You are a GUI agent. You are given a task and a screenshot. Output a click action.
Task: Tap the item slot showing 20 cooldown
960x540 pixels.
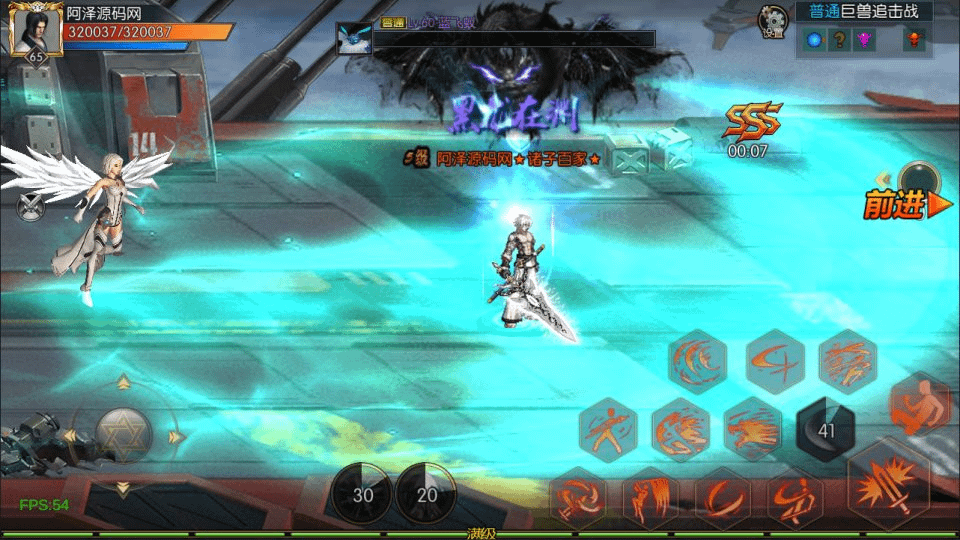point(427,494)
